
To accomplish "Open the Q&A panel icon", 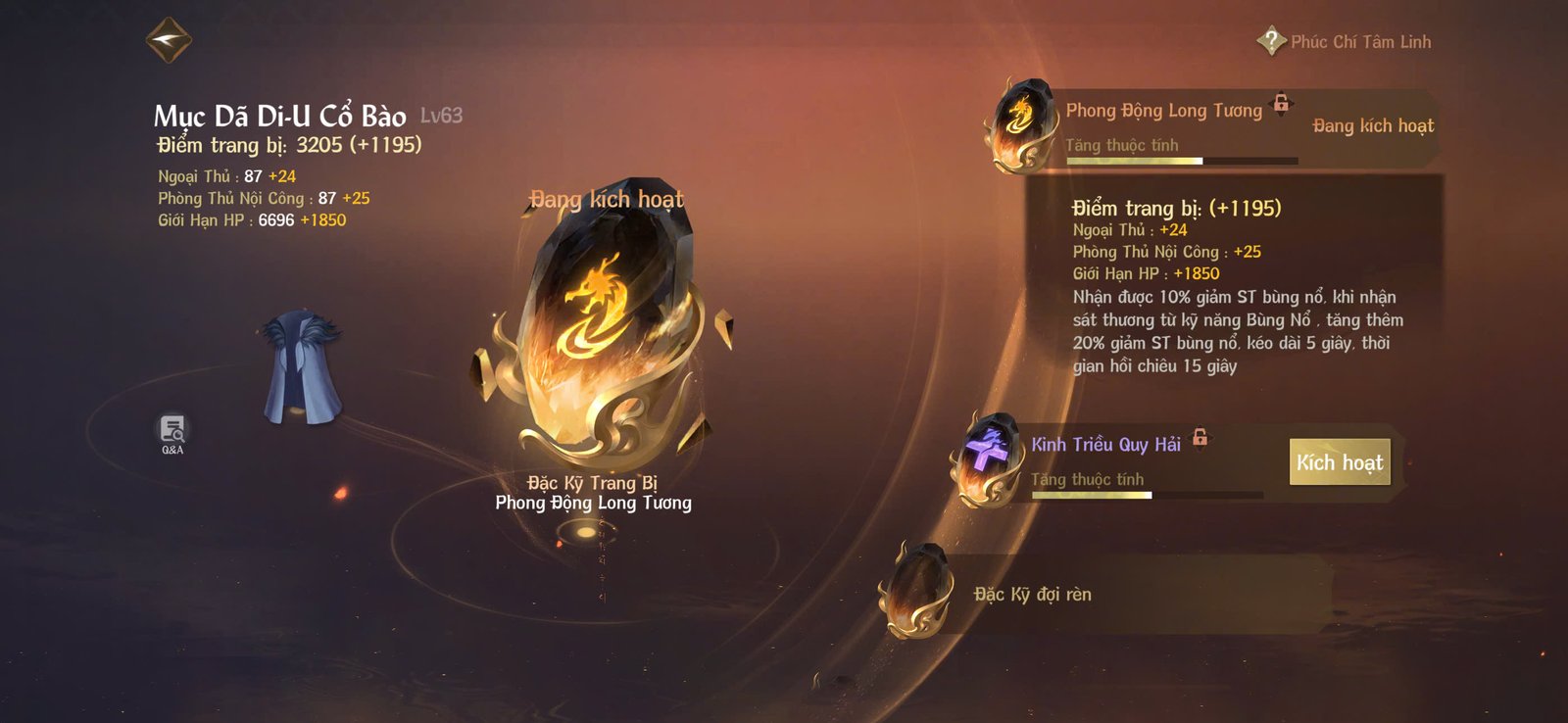I will 171,426.
